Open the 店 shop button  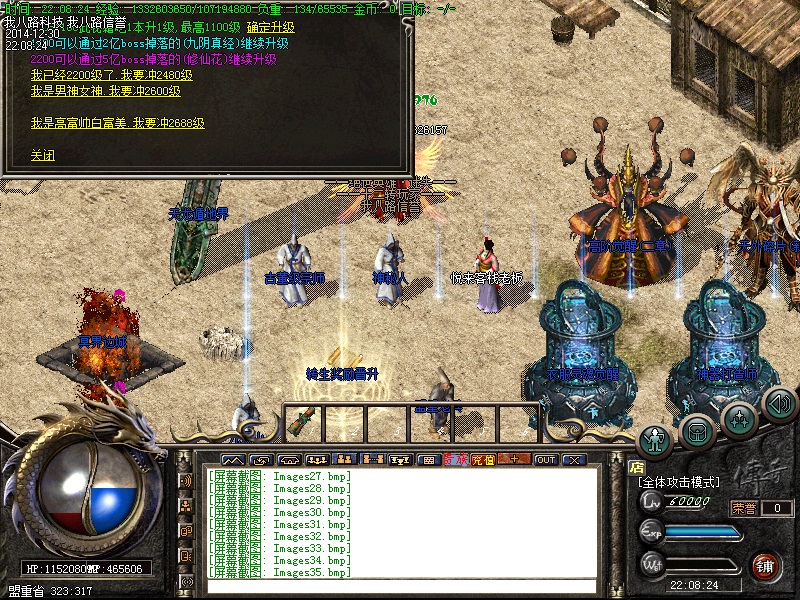click(x=636, y=465)
